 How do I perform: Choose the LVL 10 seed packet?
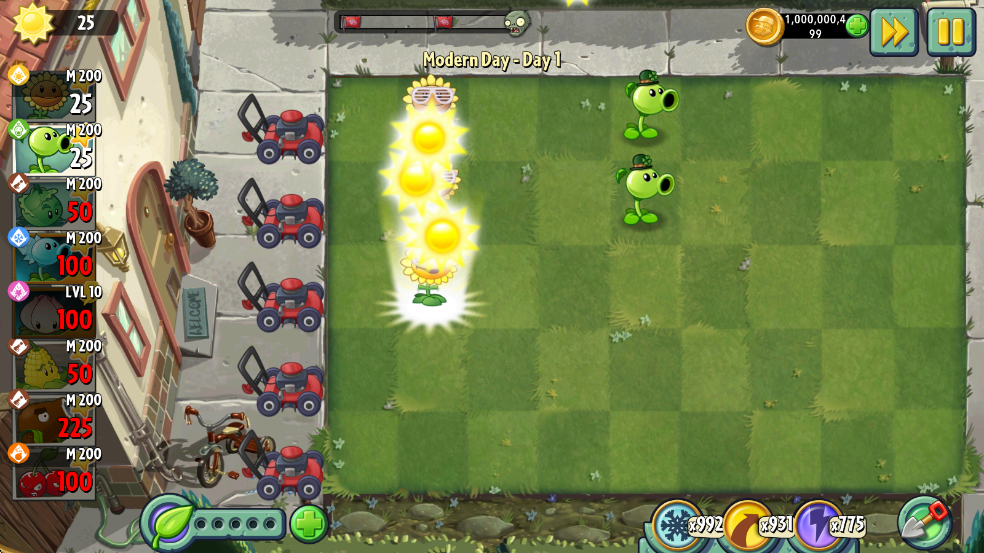pyautogui.click(x=55, y=311)
